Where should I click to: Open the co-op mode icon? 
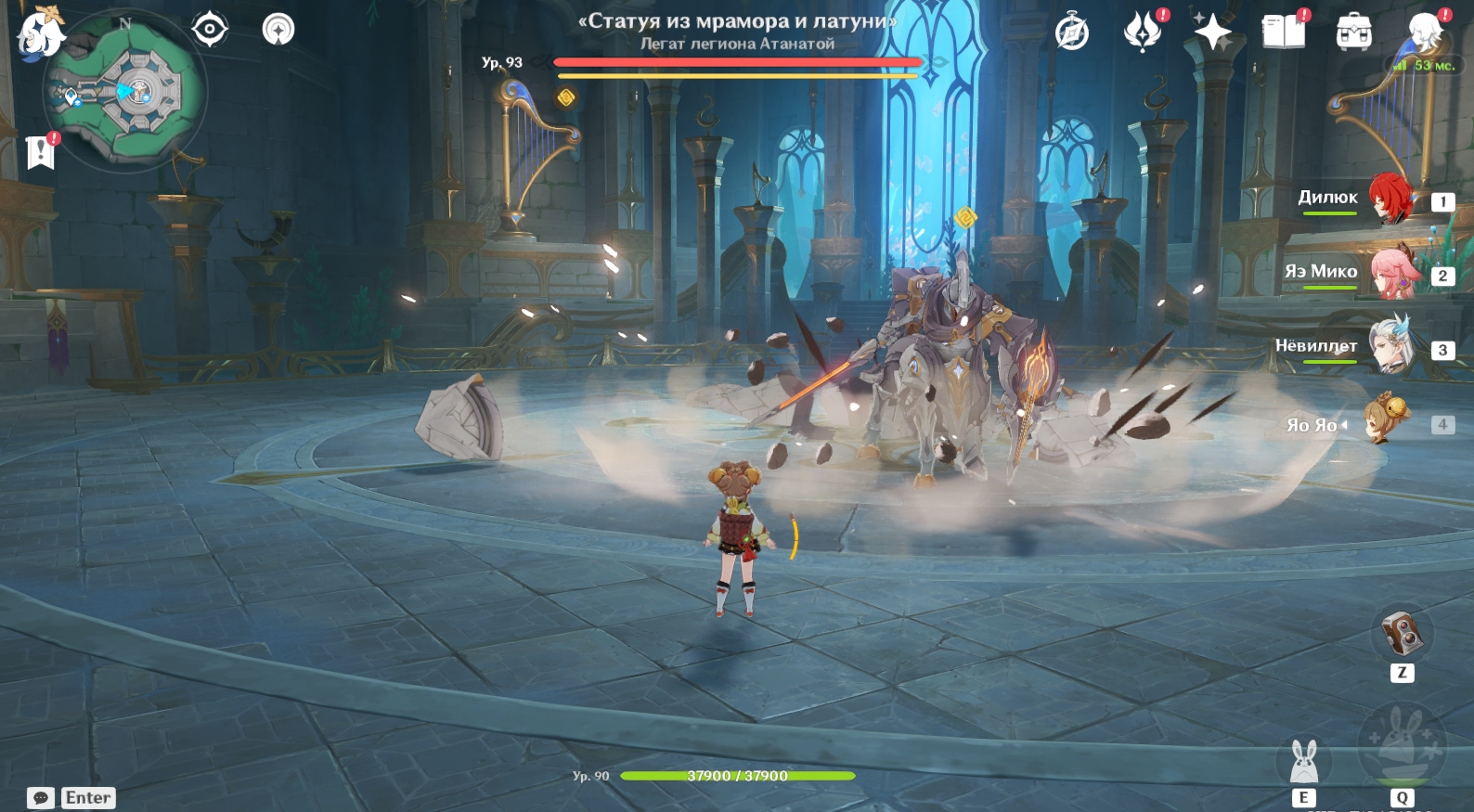tap(278, 30)
